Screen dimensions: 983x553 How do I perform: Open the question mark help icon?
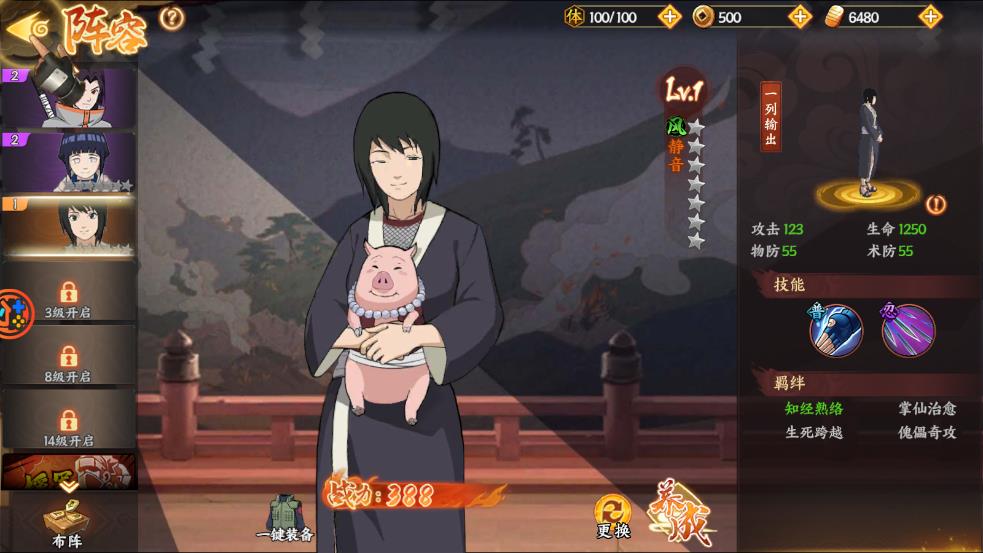tap(172, 18)
